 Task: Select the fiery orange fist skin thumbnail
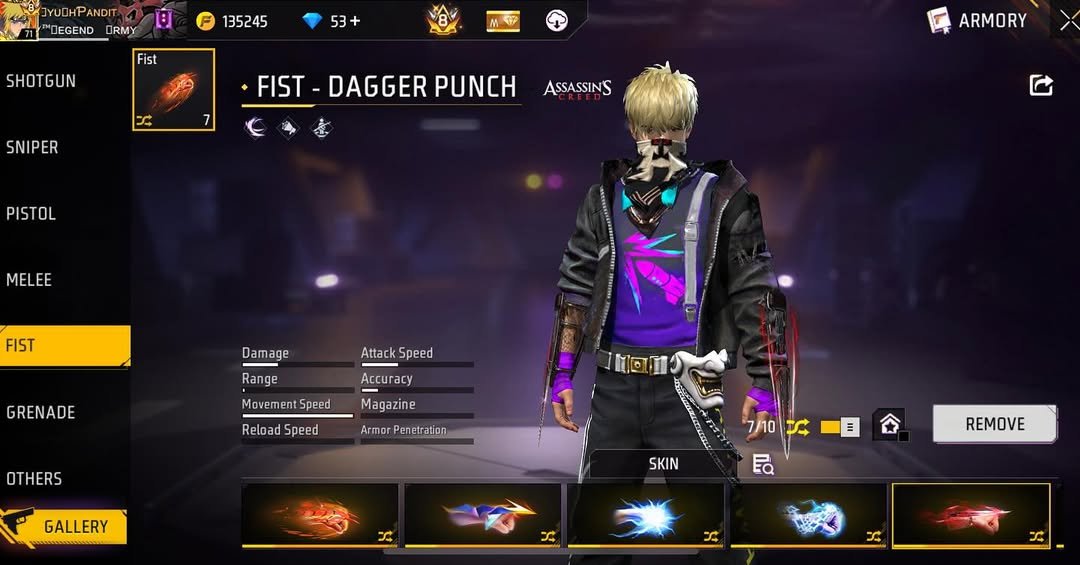pos(320,516)
